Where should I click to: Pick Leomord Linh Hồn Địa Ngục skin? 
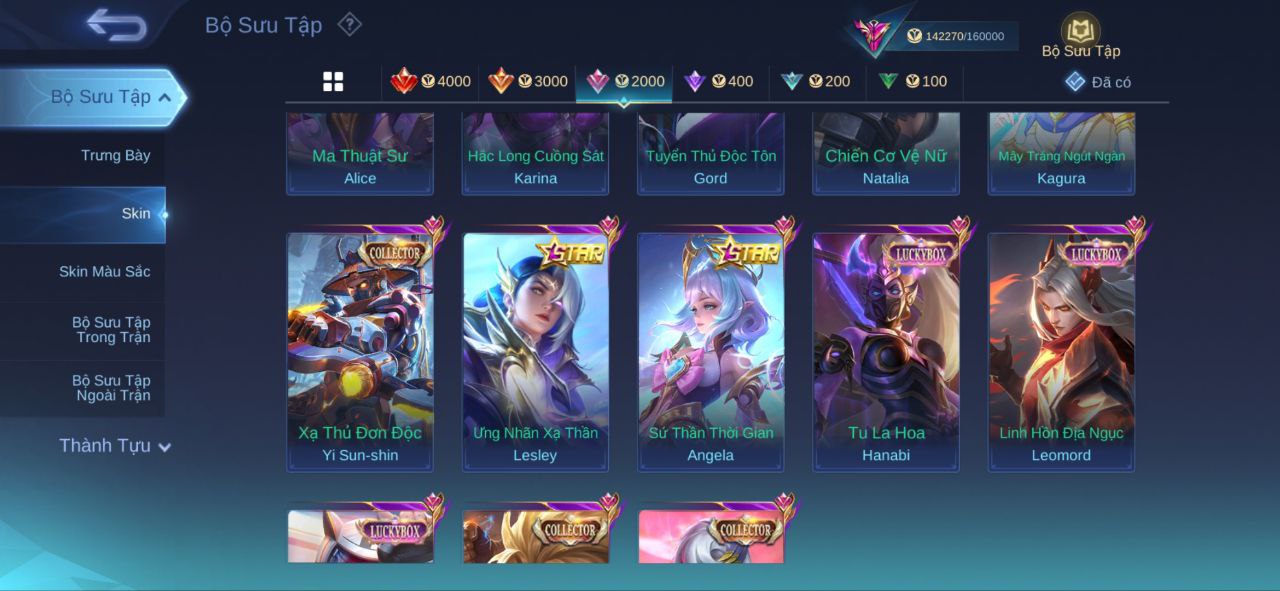click(x=1061, y=350)
